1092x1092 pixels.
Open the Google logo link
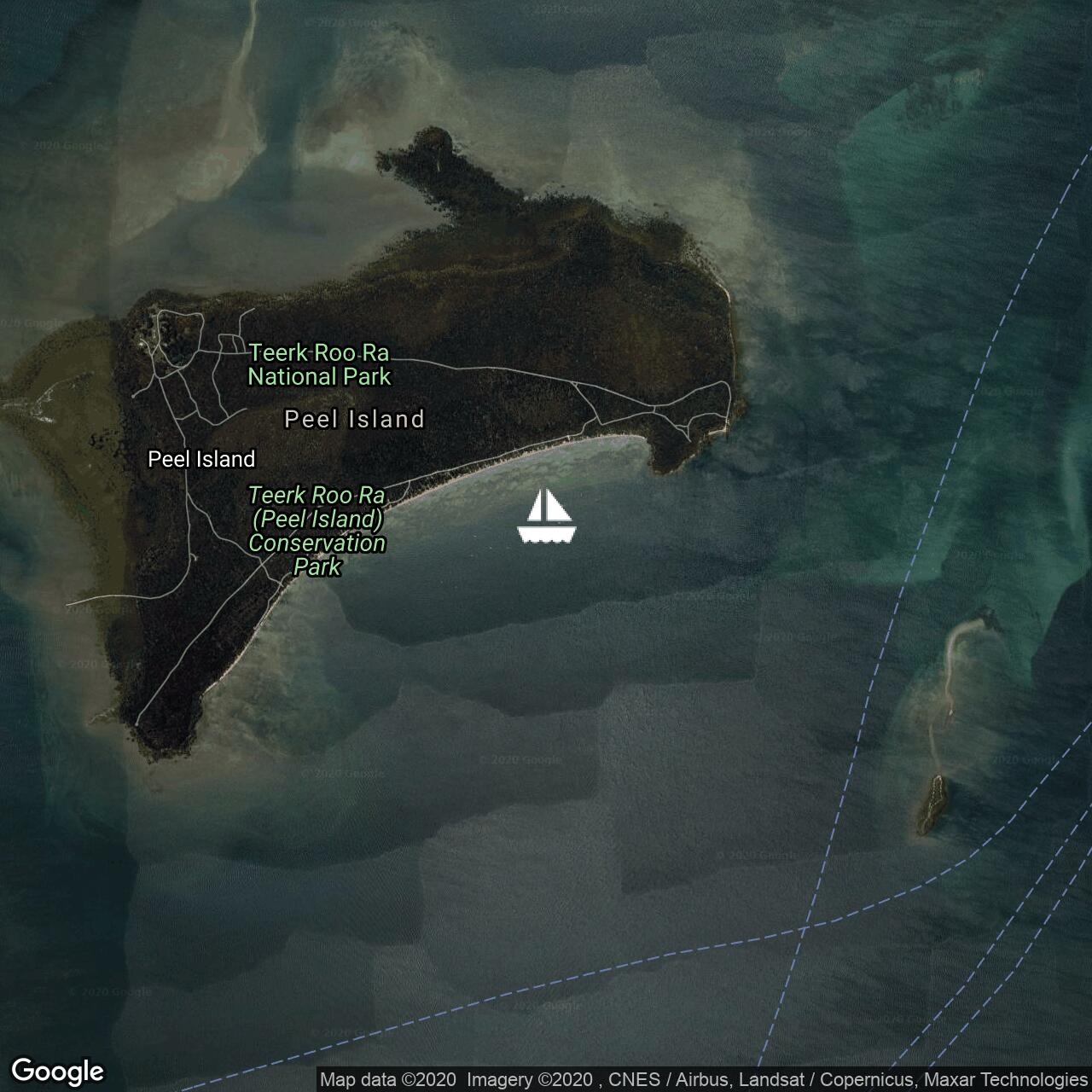click(58, 1072)
